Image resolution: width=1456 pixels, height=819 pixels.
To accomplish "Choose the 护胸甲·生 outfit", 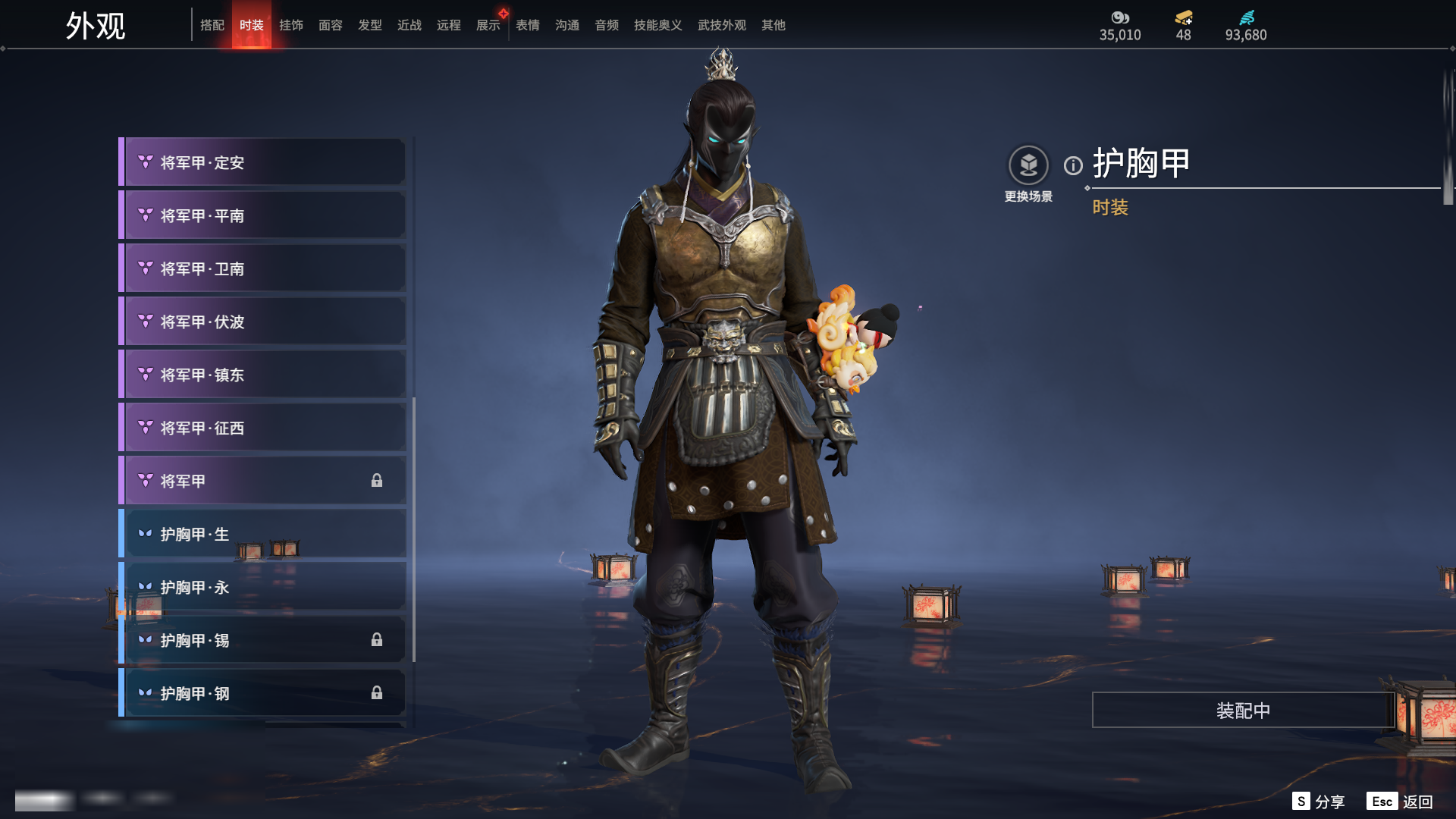I will (262, 534).
